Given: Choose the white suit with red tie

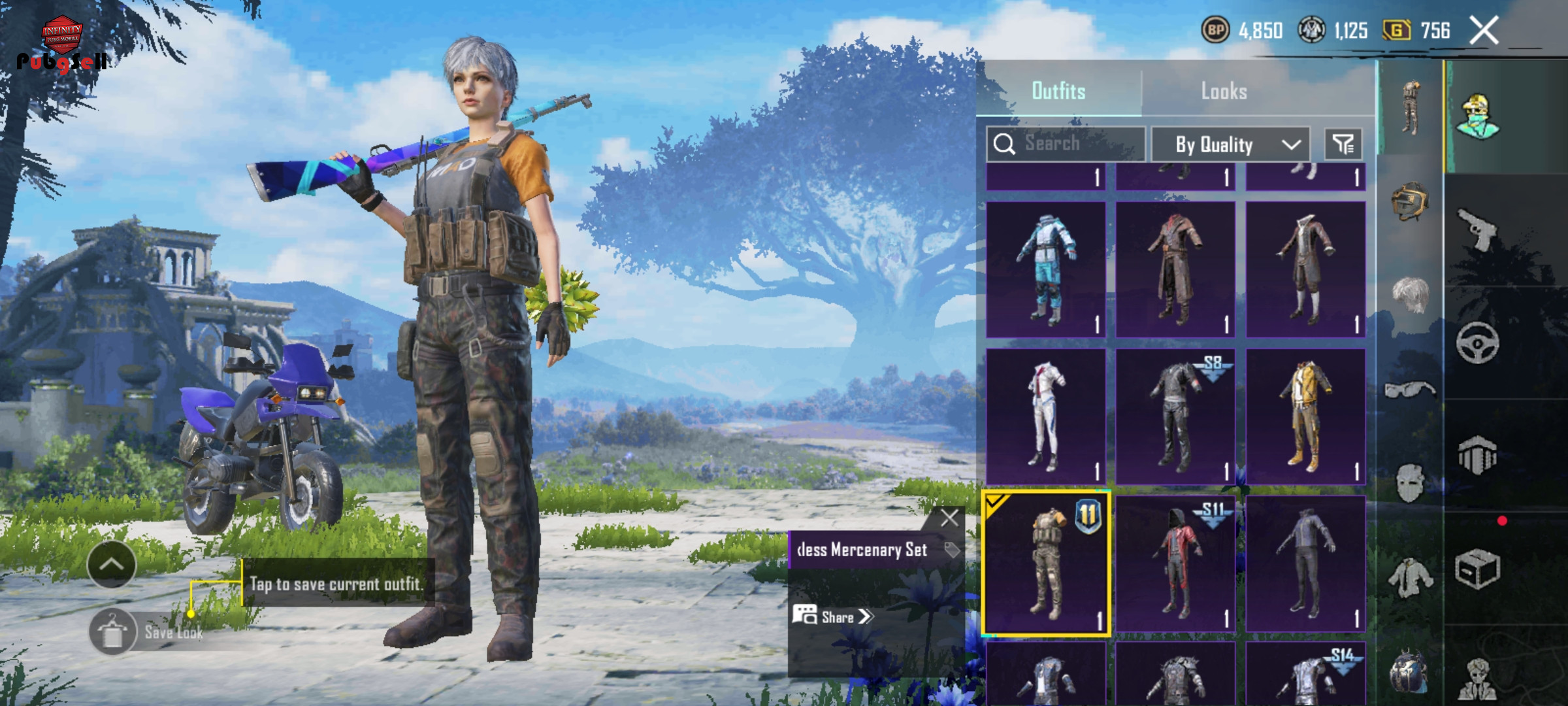Looking at the screenshot, I should pos(1045,416).
